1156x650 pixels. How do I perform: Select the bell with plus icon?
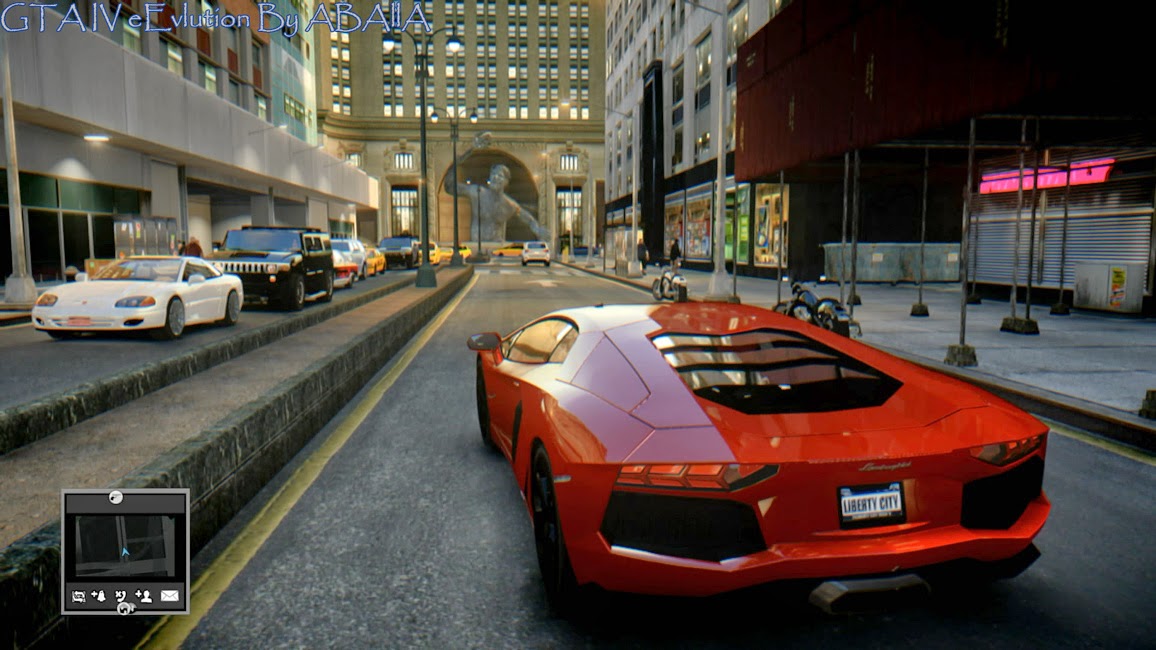(x=98, y=596)
